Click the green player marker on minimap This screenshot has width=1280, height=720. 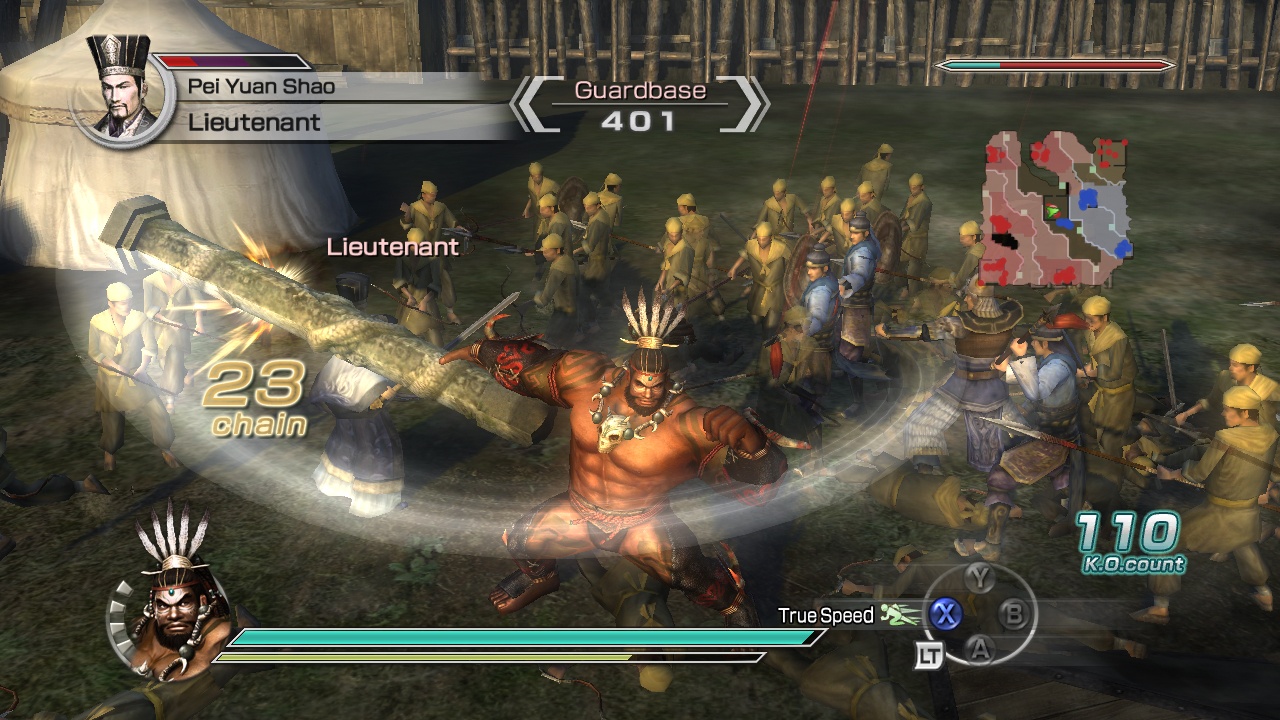click(1052, 211)
